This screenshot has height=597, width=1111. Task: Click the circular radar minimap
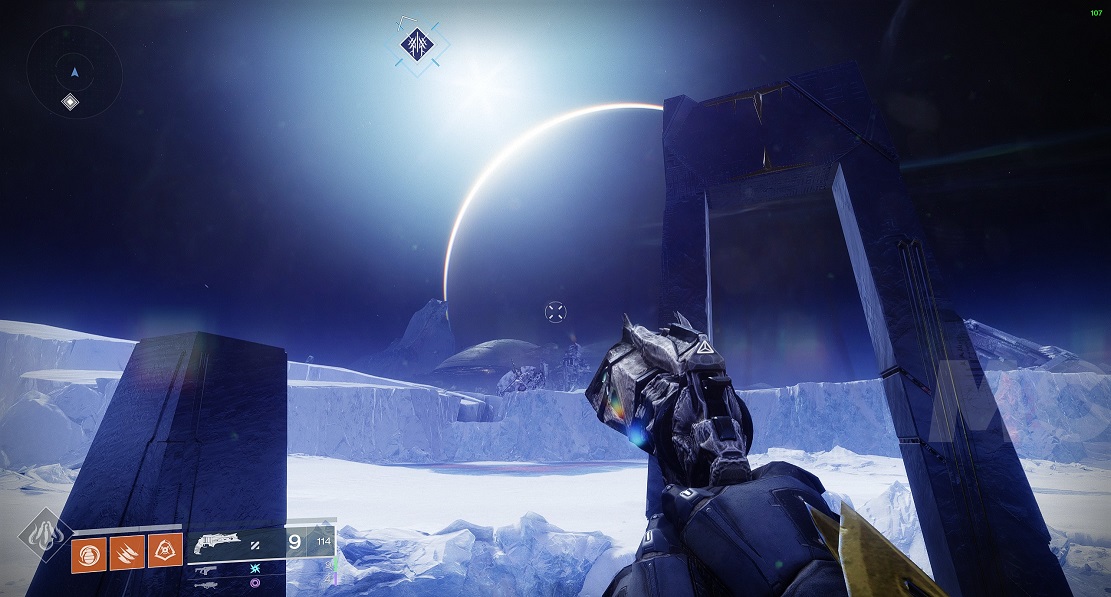(x=74, y=72)
